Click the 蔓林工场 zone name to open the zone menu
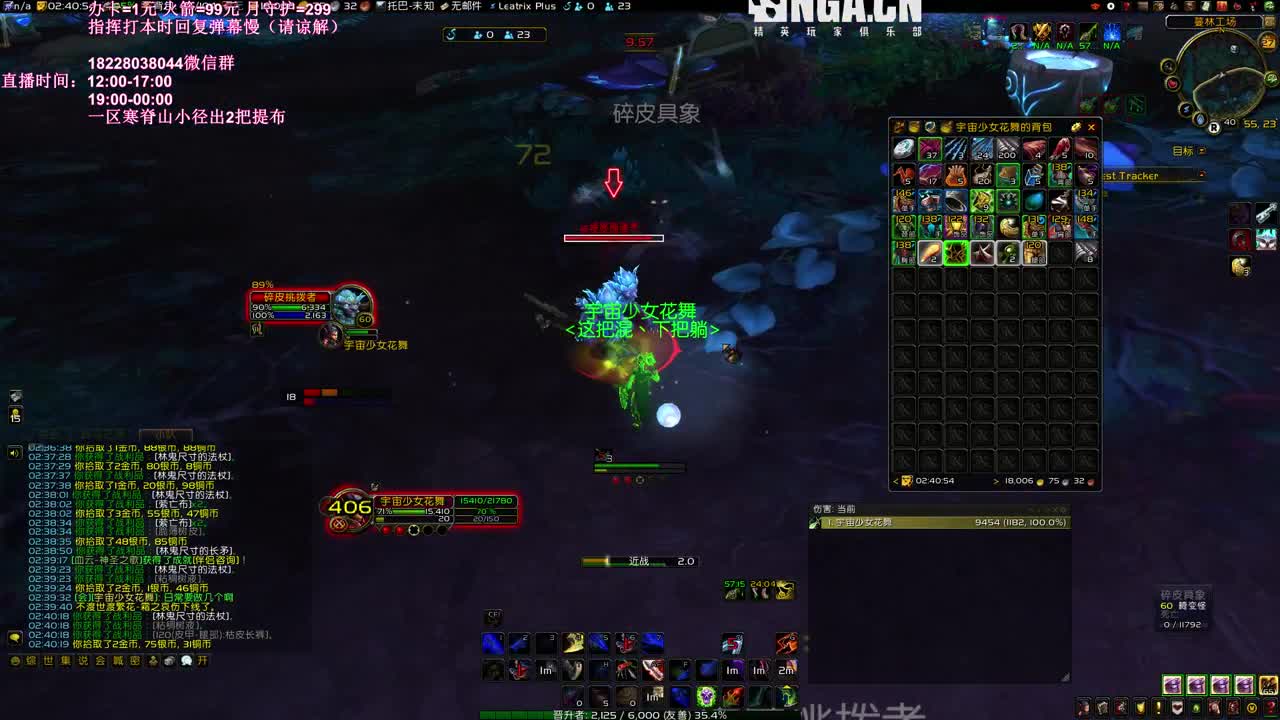 pos(1216,21)
